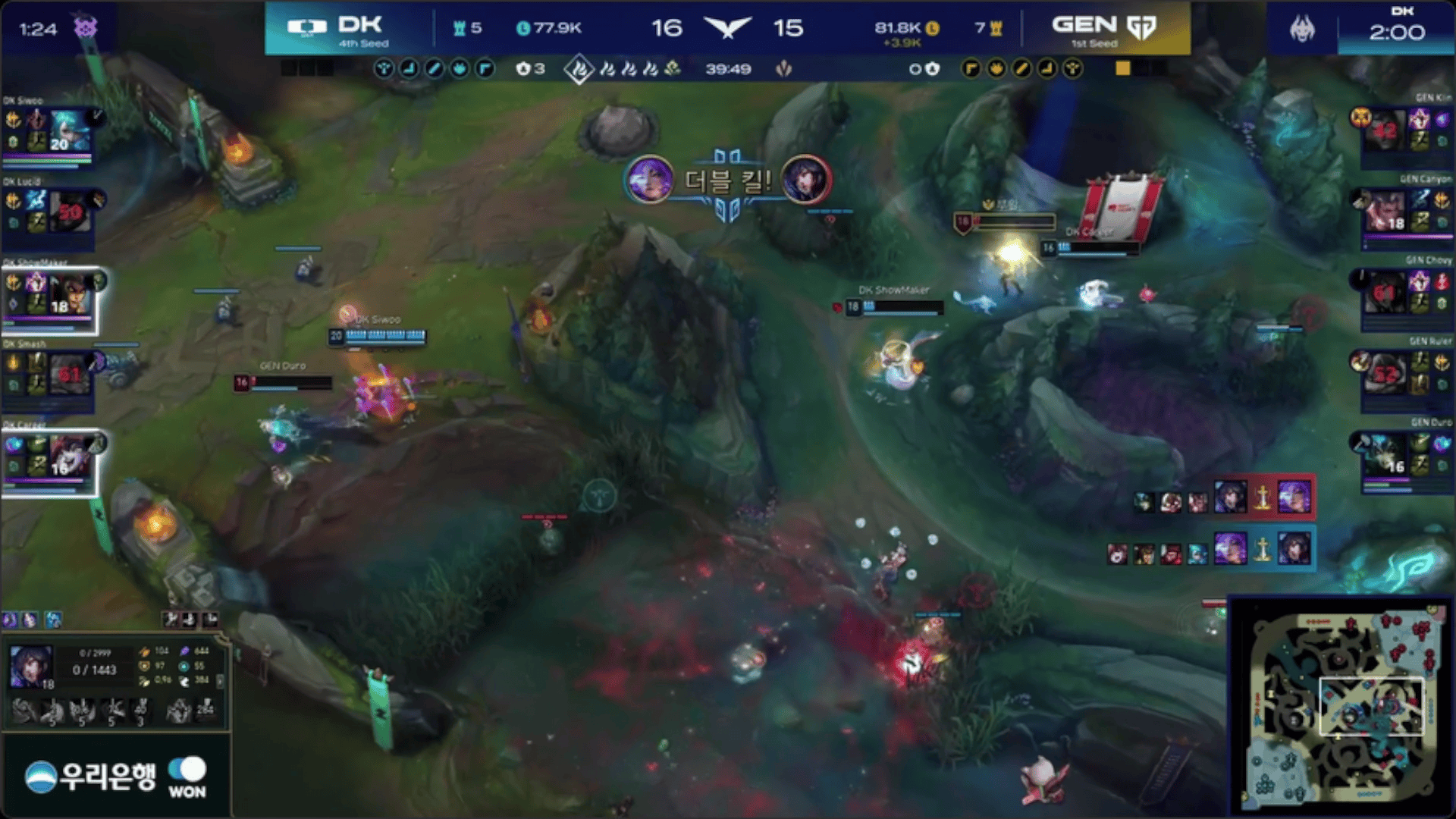Image resolution: width=1456 pixels, height=819 pixels.
Task: Select GEN Ruler's player portrait
Action: pos(1385,374)
